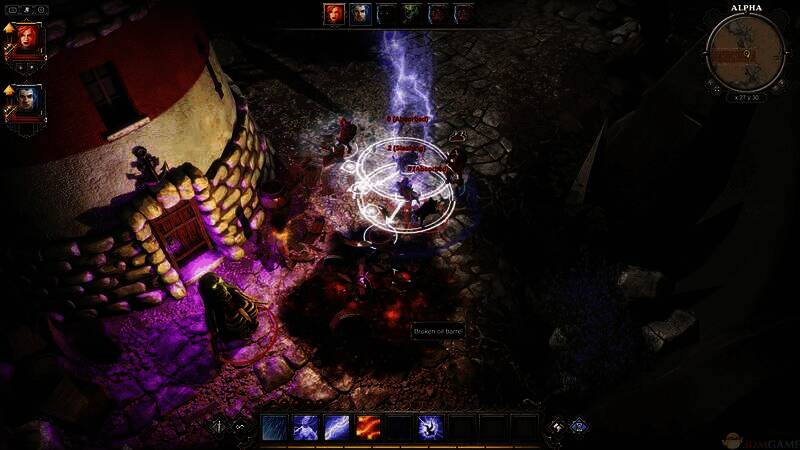Image resolution: width=800 pixels, height=450 pixels.
Task: Click the grey-haired man in turn order
Action: pos(360,14)
